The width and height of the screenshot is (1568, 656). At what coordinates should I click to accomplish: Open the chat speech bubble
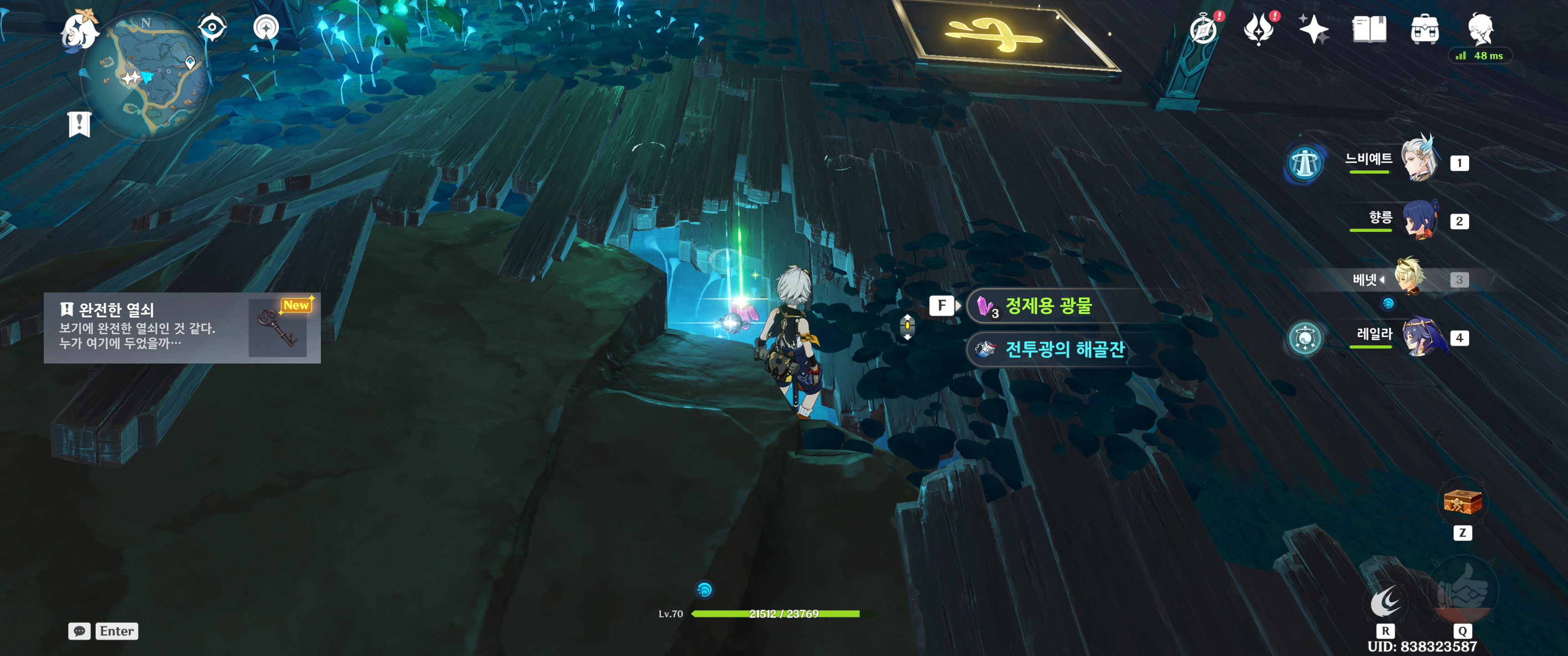[80, 631]
